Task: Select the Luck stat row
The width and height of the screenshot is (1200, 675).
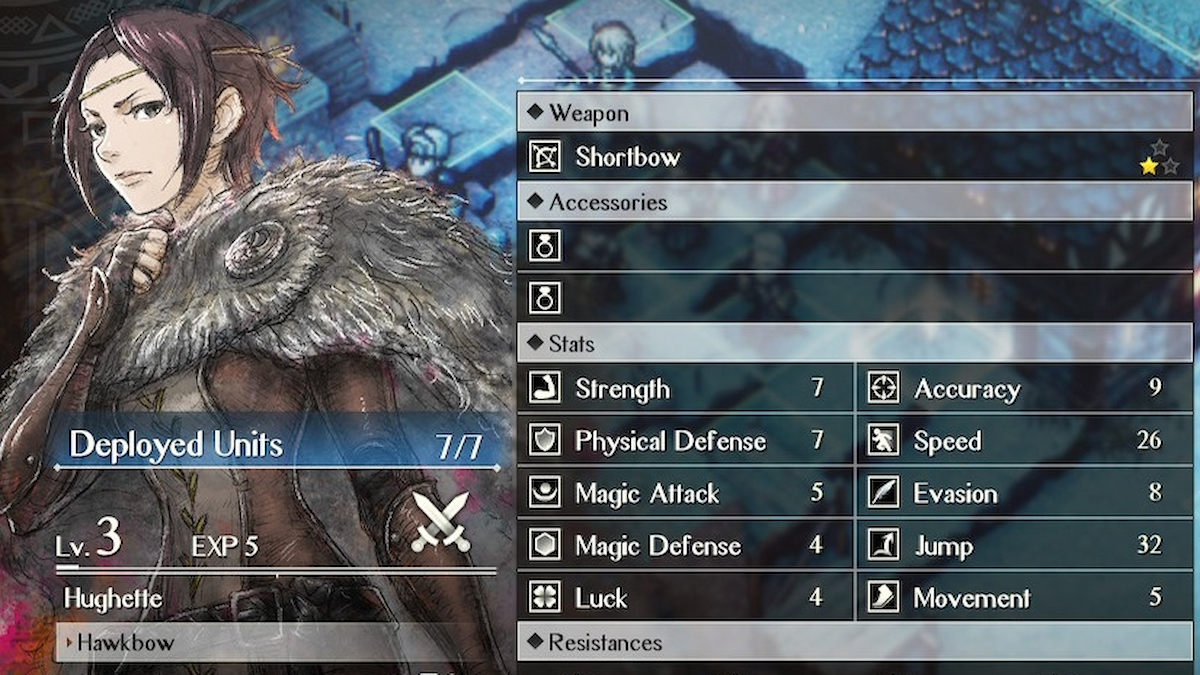Action: point(685,598)
